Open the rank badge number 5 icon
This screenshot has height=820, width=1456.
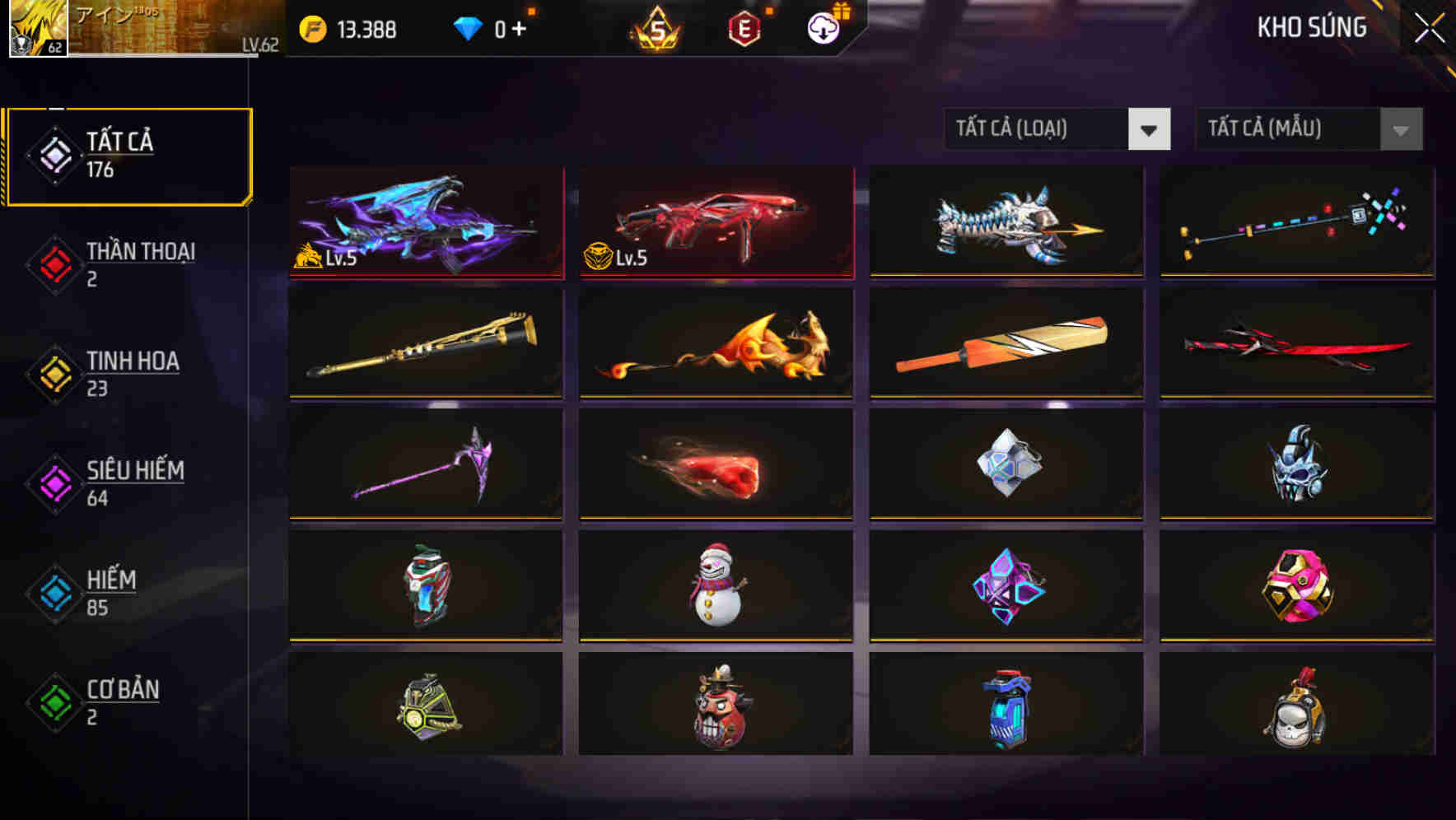656,29
